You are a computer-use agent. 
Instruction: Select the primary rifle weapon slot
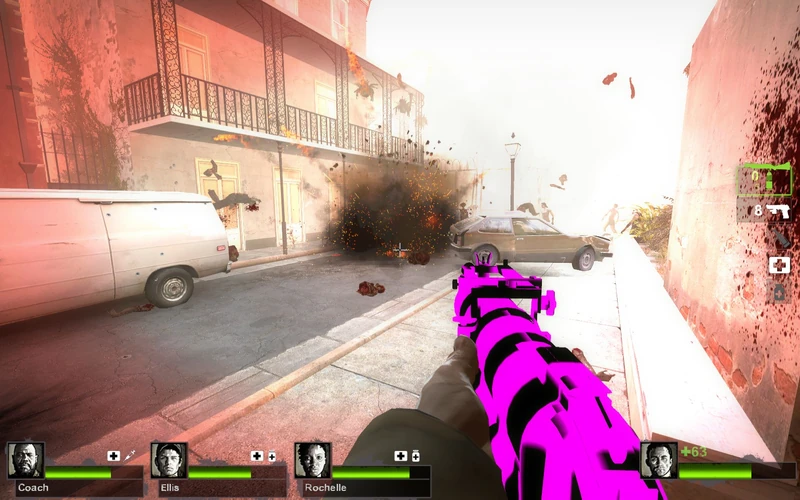(765, 180)
